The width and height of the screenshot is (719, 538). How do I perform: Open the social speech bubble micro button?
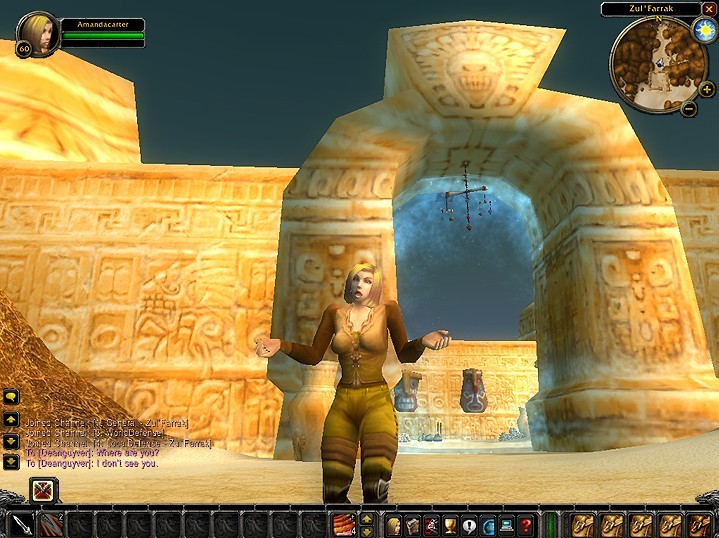coord(469,524)
